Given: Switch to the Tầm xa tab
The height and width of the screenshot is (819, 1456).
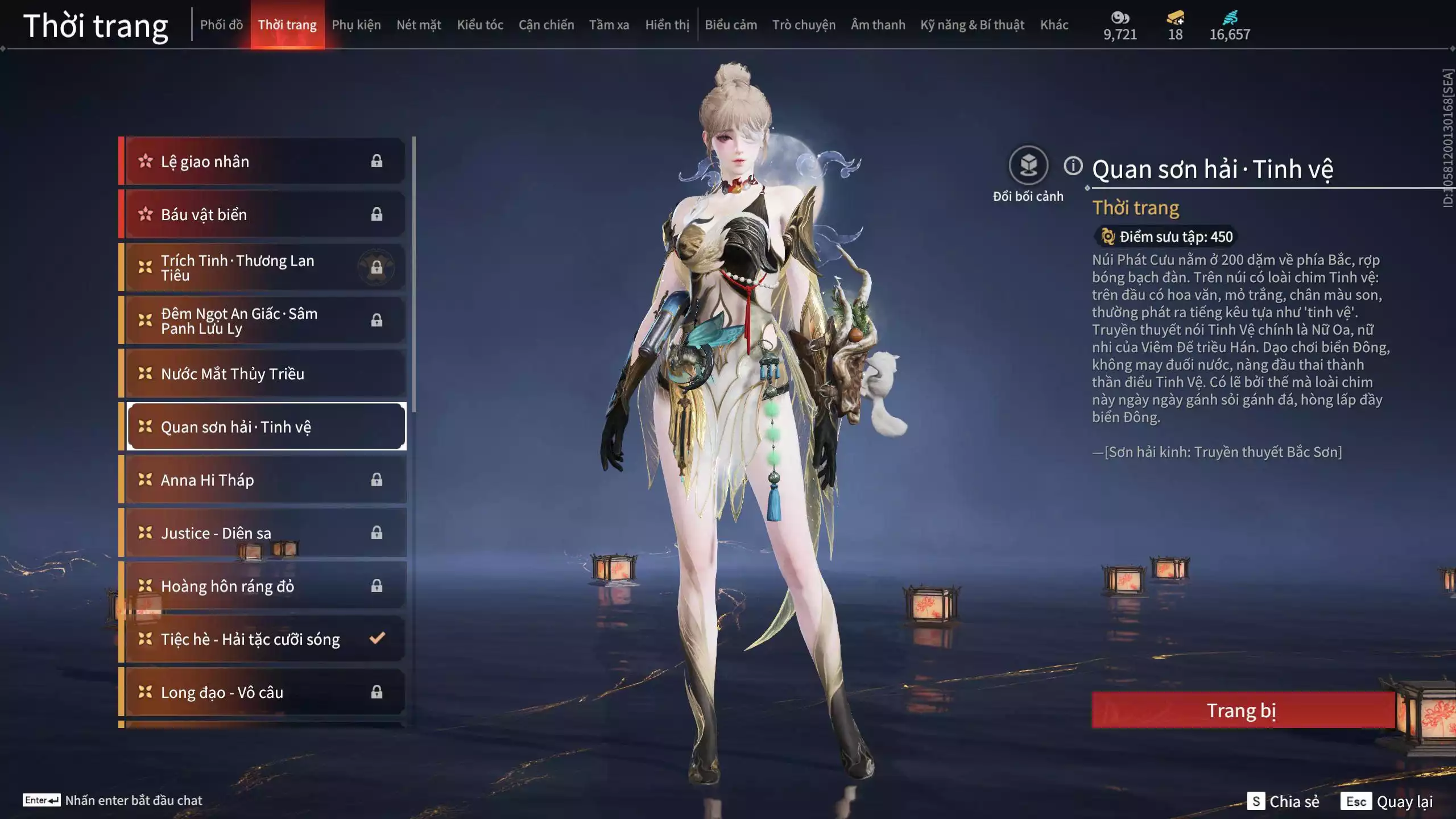Looking at the screenshot, I should 609,25.
